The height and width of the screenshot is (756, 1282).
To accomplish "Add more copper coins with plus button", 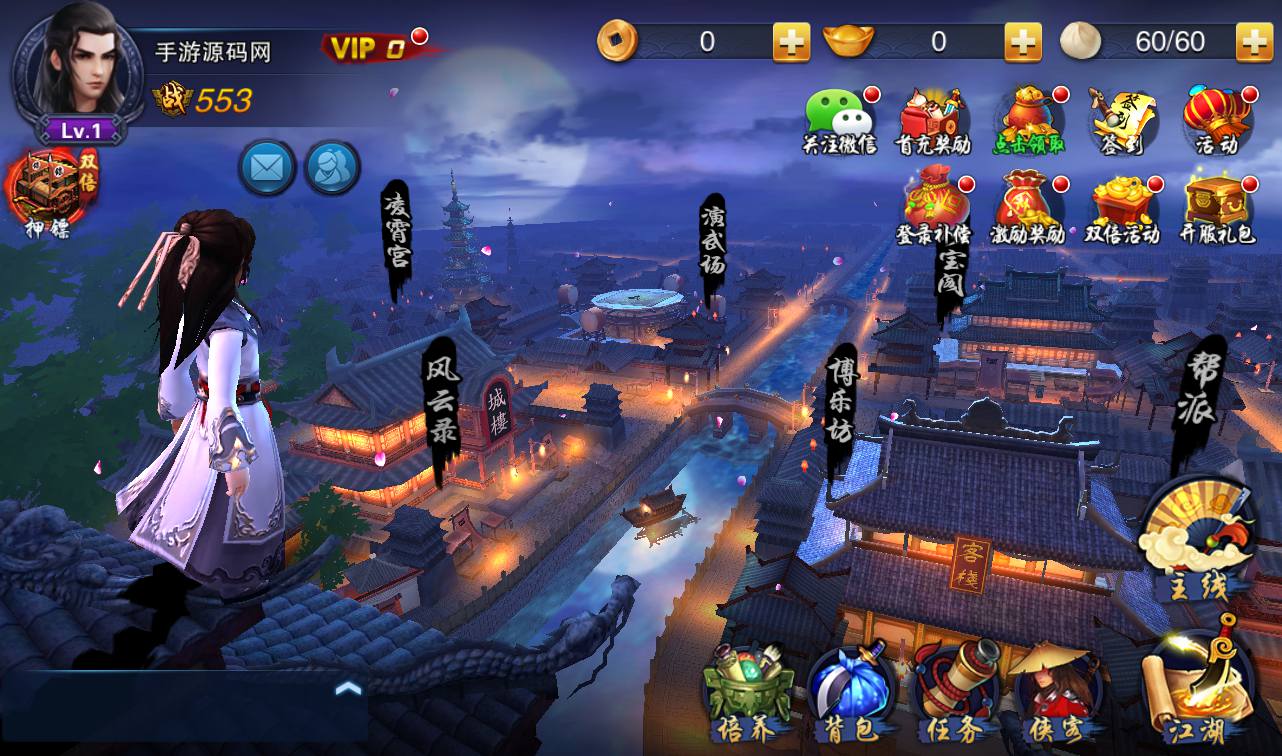I will [x=791, y=42].
